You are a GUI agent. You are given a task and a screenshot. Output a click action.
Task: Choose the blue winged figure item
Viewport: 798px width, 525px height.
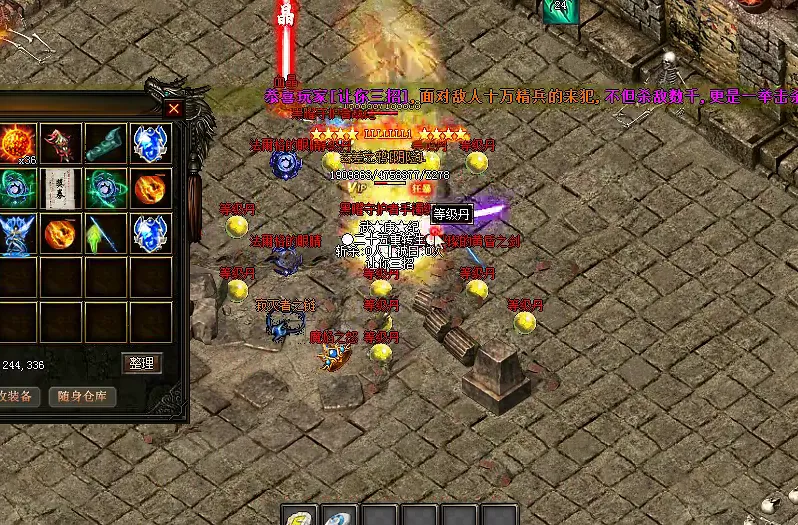[17, 232]
